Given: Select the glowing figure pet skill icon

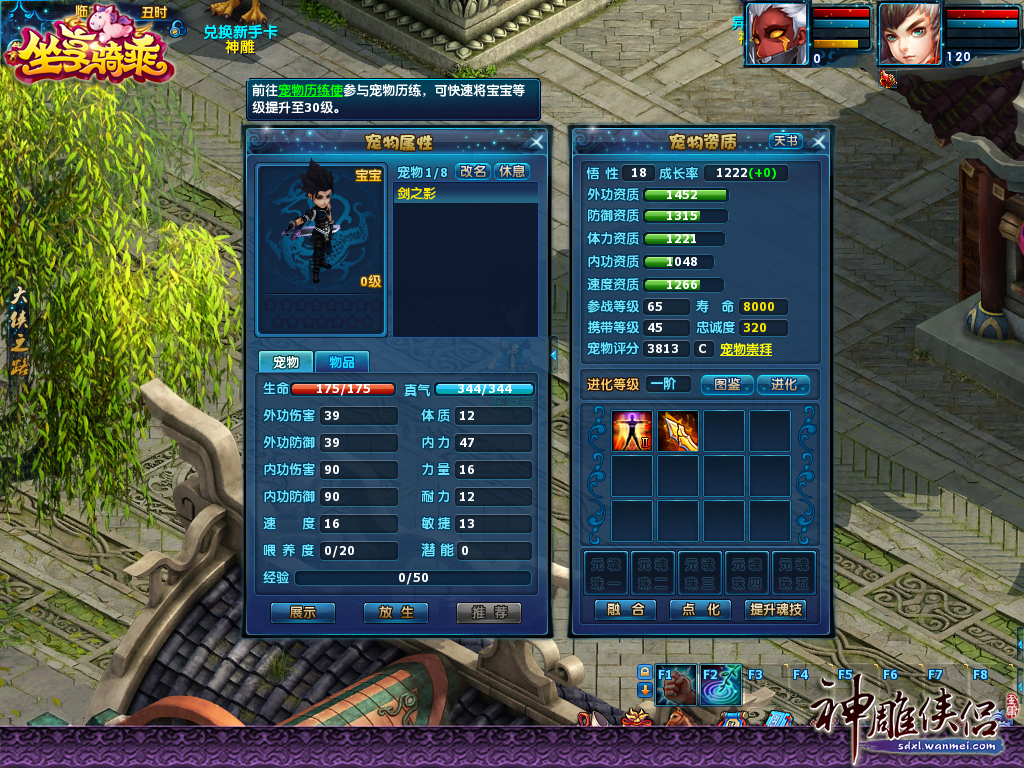Looking at the screenshot, I should [632, 431].
